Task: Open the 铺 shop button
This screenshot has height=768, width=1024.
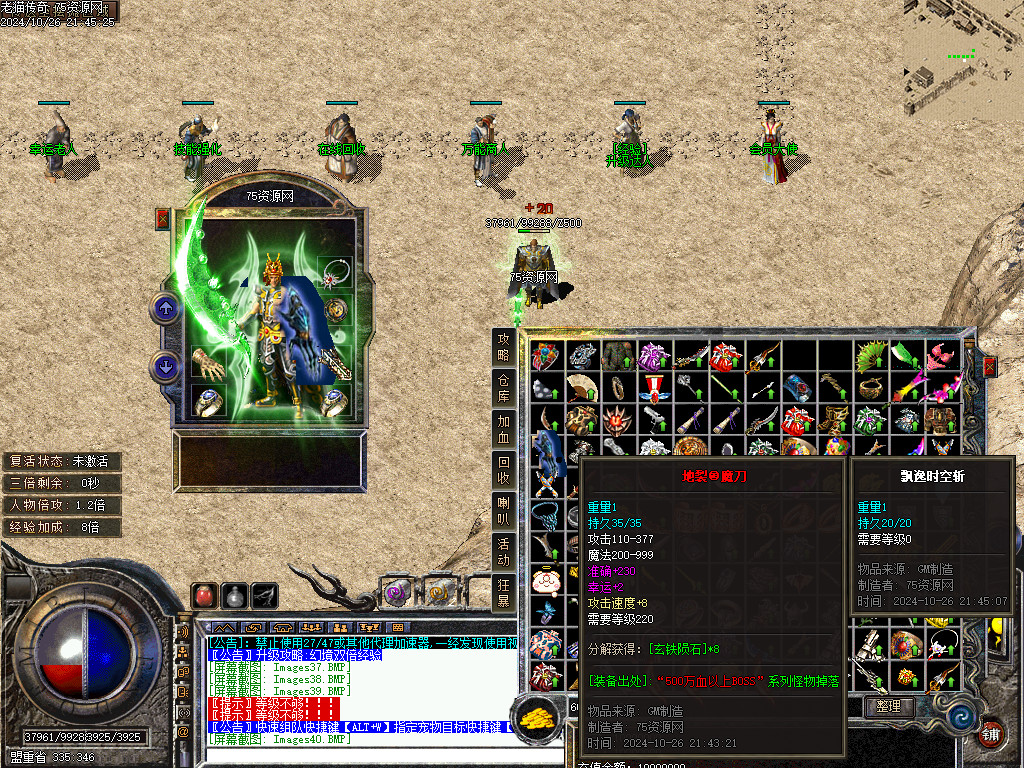Action: tap(990, 733)
